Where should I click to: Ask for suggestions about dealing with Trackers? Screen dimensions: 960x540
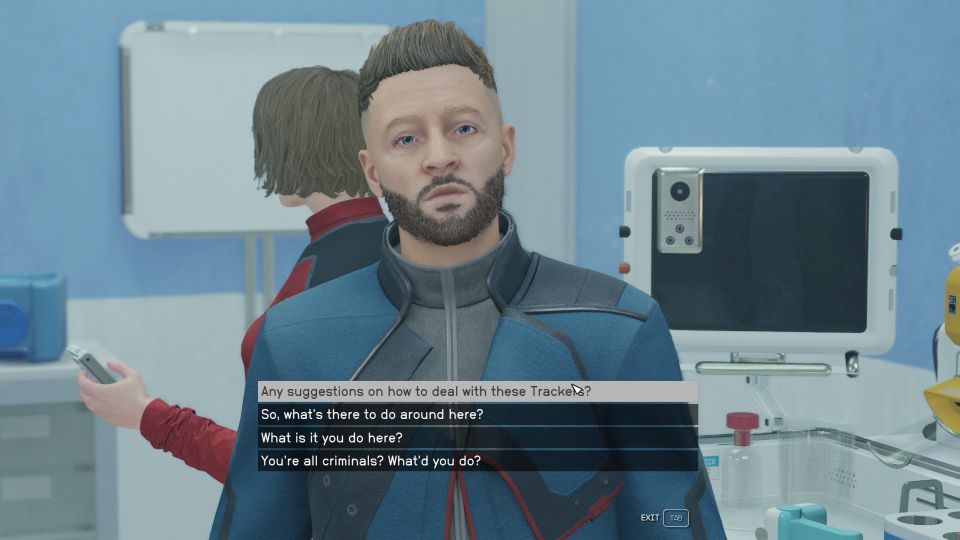click(424, 391)
